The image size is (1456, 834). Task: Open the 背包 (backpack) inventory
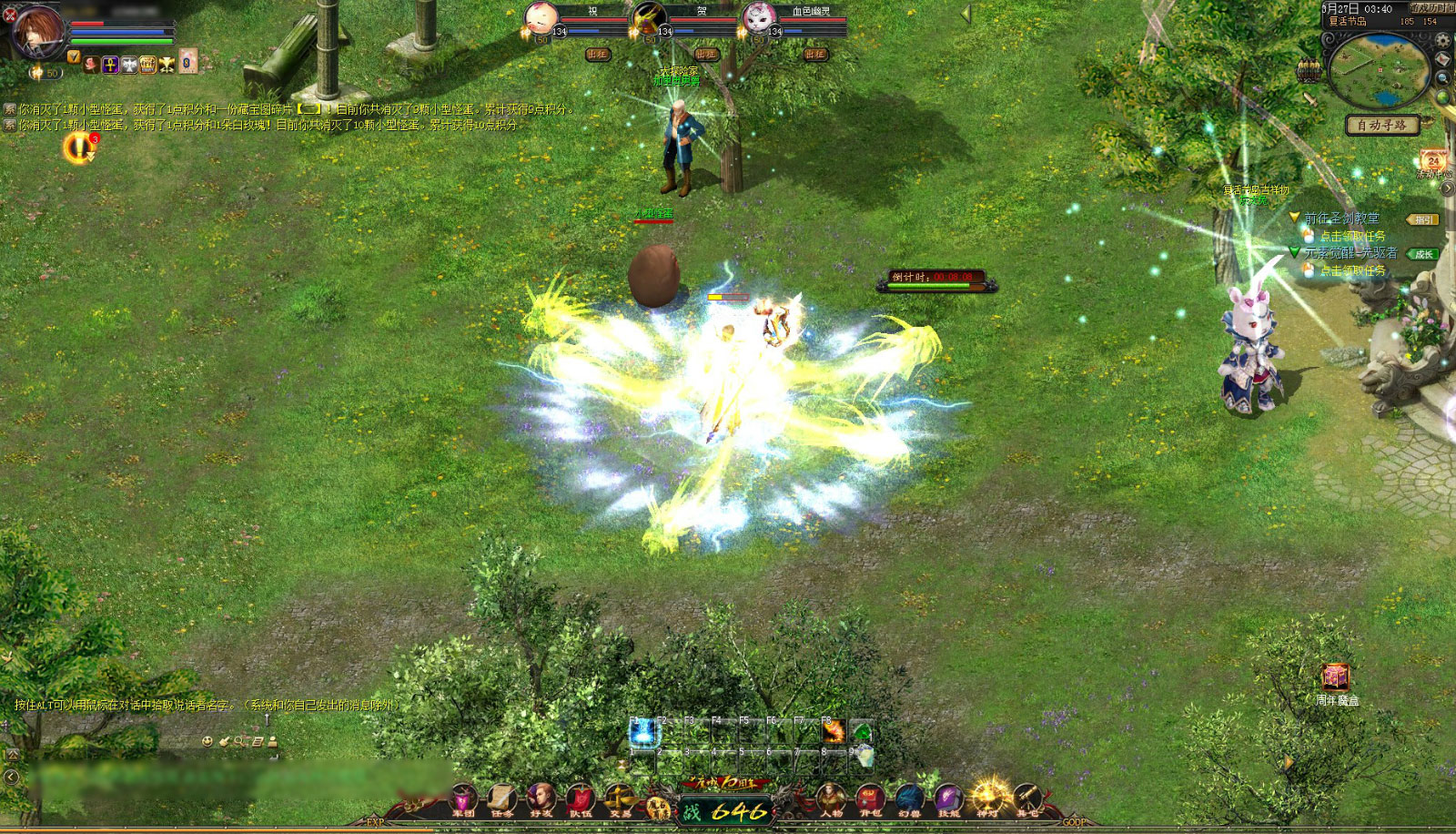tap(870, 799)
